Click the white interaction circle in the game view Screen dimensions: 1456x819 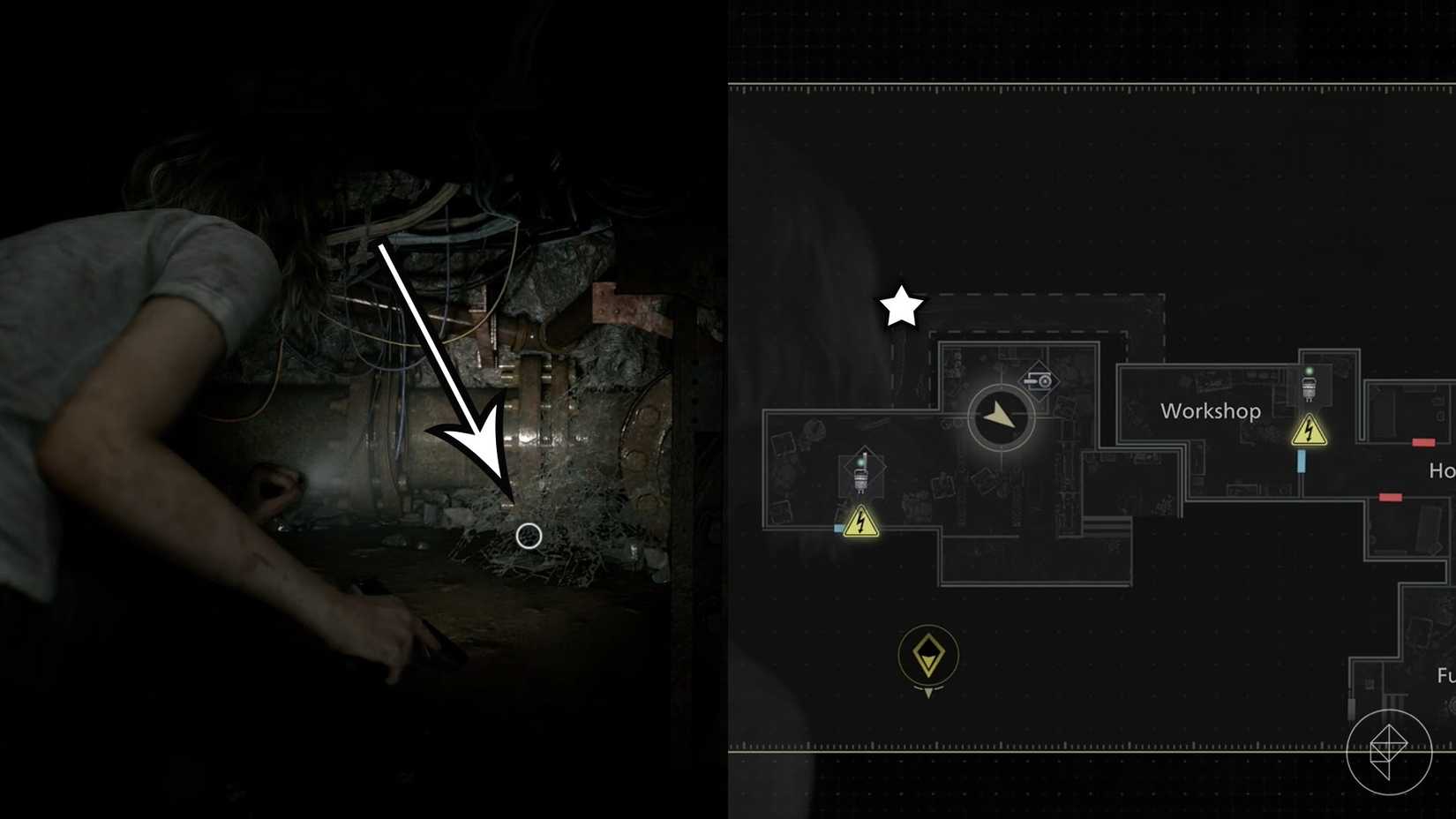[528, 535]
